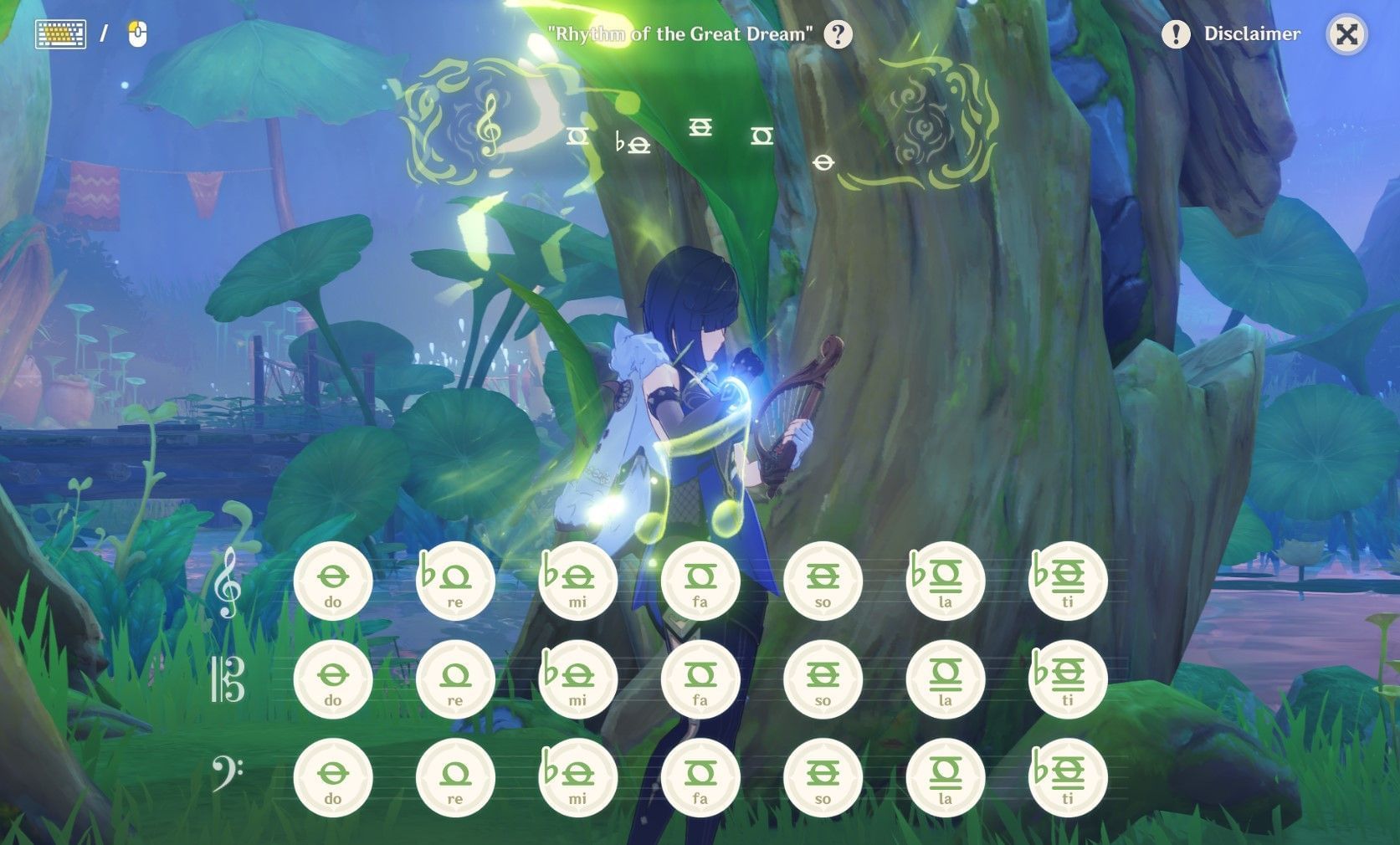This screenshot has width=1400, height=845.
Task: Click the mouse input icon
Action: (x=136, y=32)
